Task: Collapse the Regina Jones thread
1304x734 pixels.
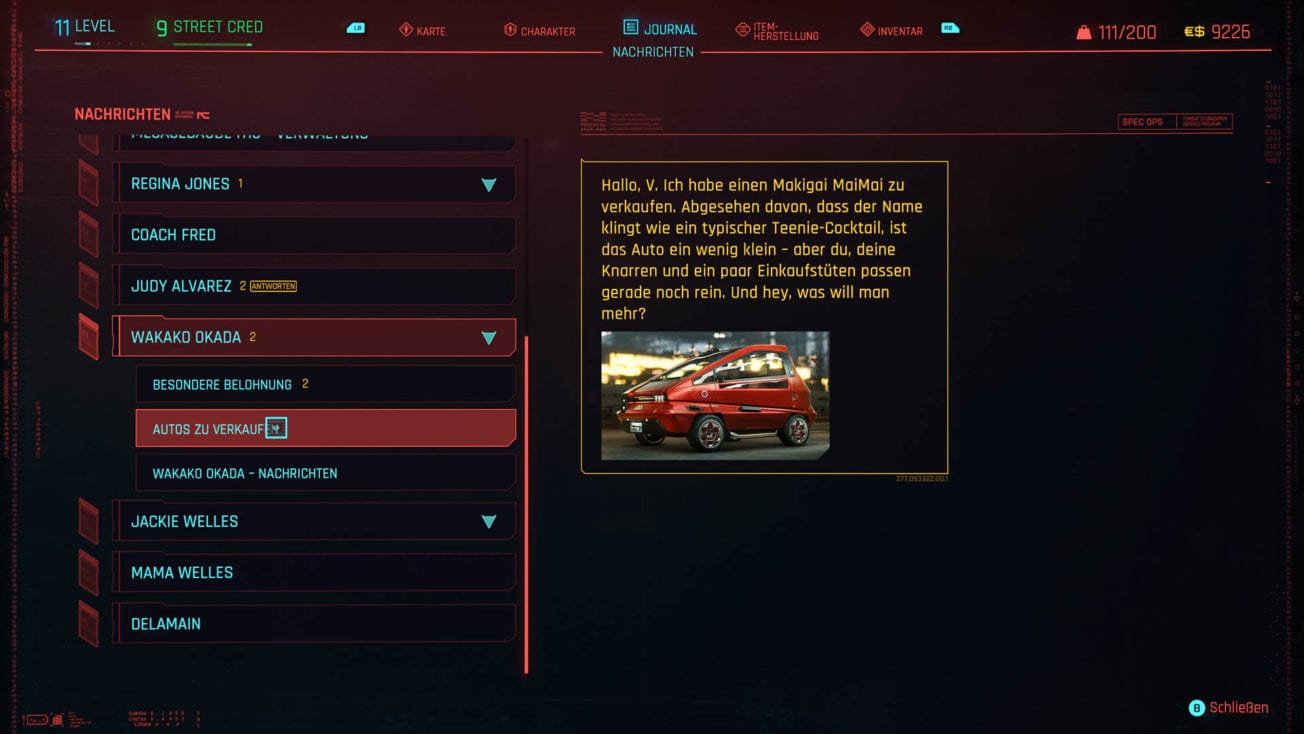Action: [x=489, y=184]
